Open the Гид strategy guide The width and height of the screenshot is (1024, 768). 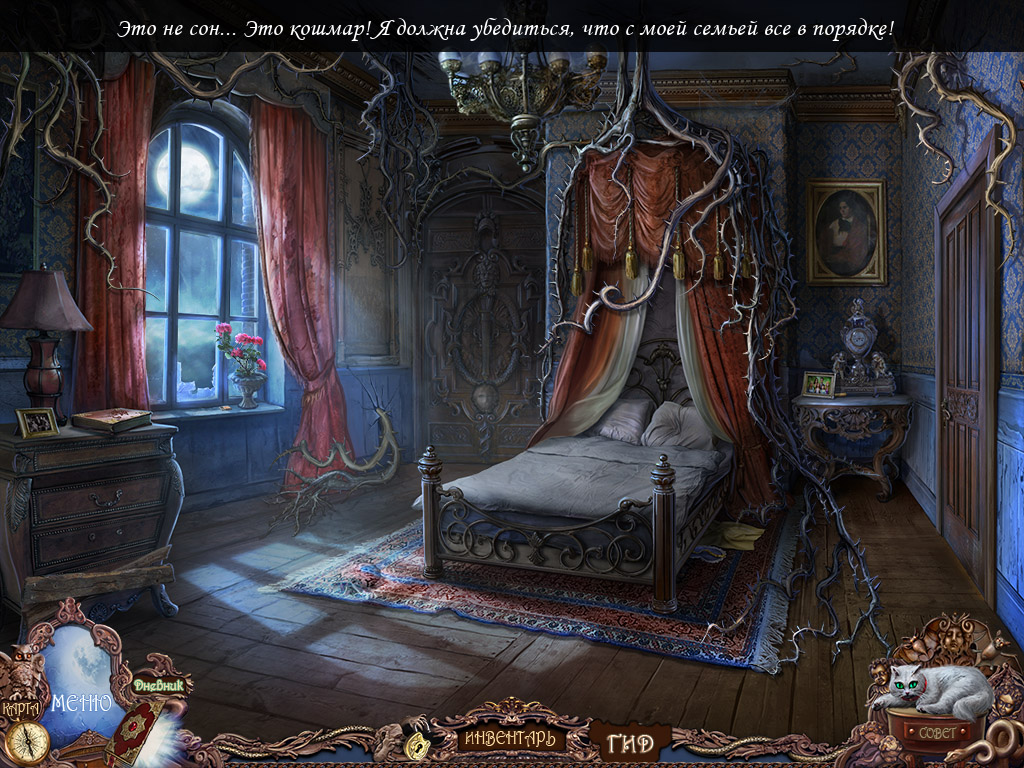pyautogui.click(x=630, y=743)
